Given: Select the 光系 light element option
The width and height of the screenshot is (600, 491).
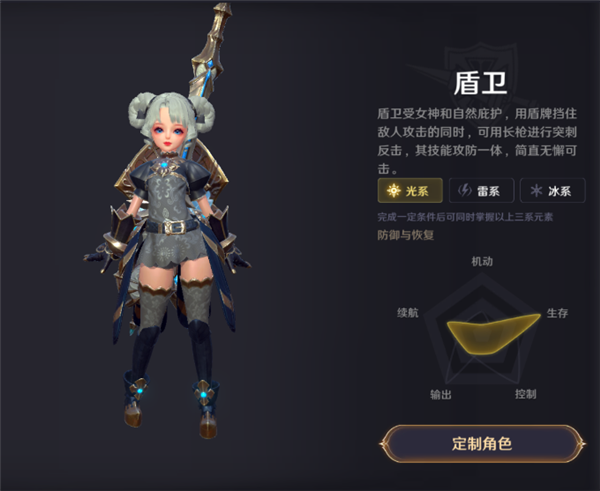Looking at the screenshot, I should [410, 191].
